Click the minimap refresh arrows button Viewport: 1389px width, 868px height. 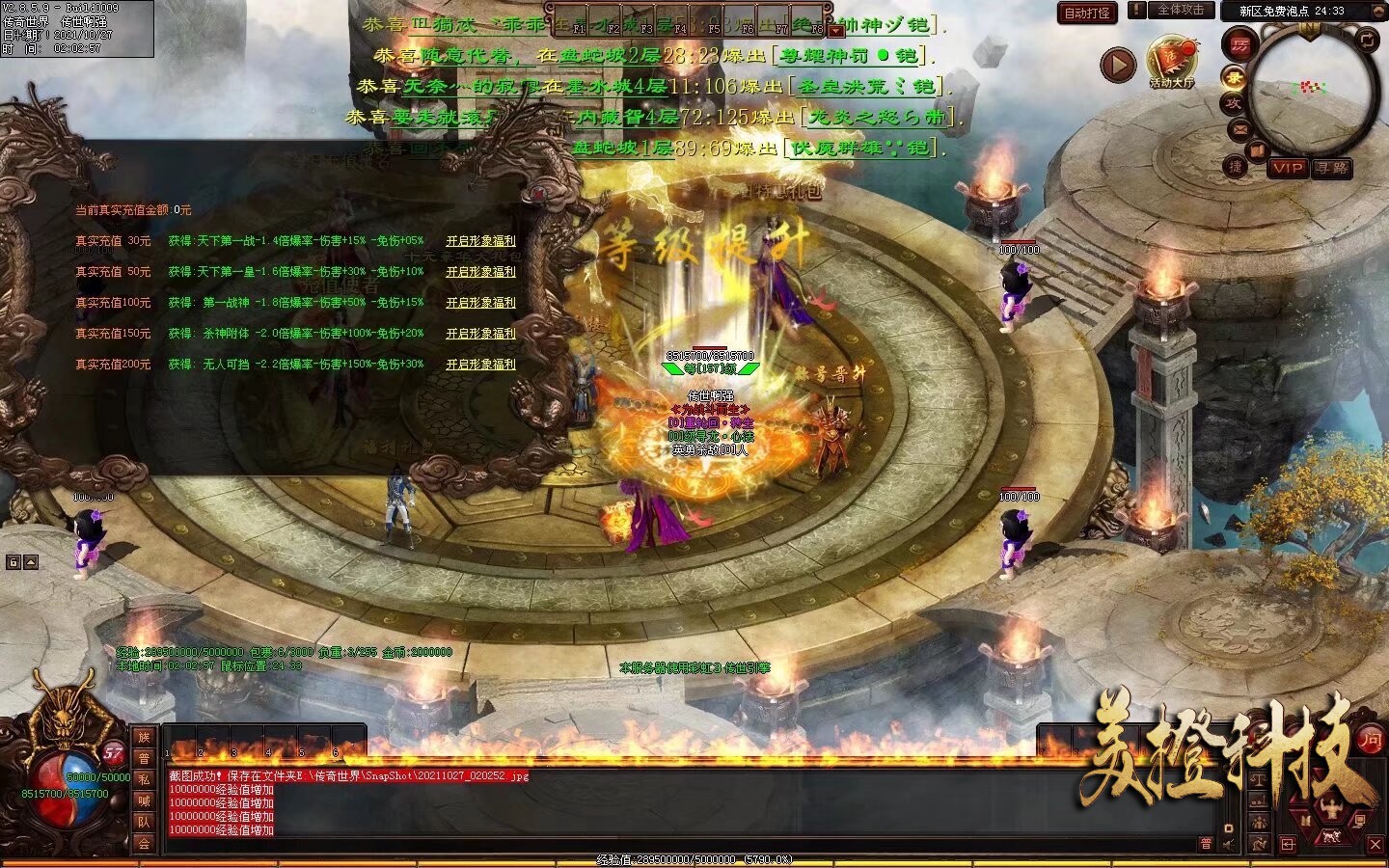point(1368,40)
